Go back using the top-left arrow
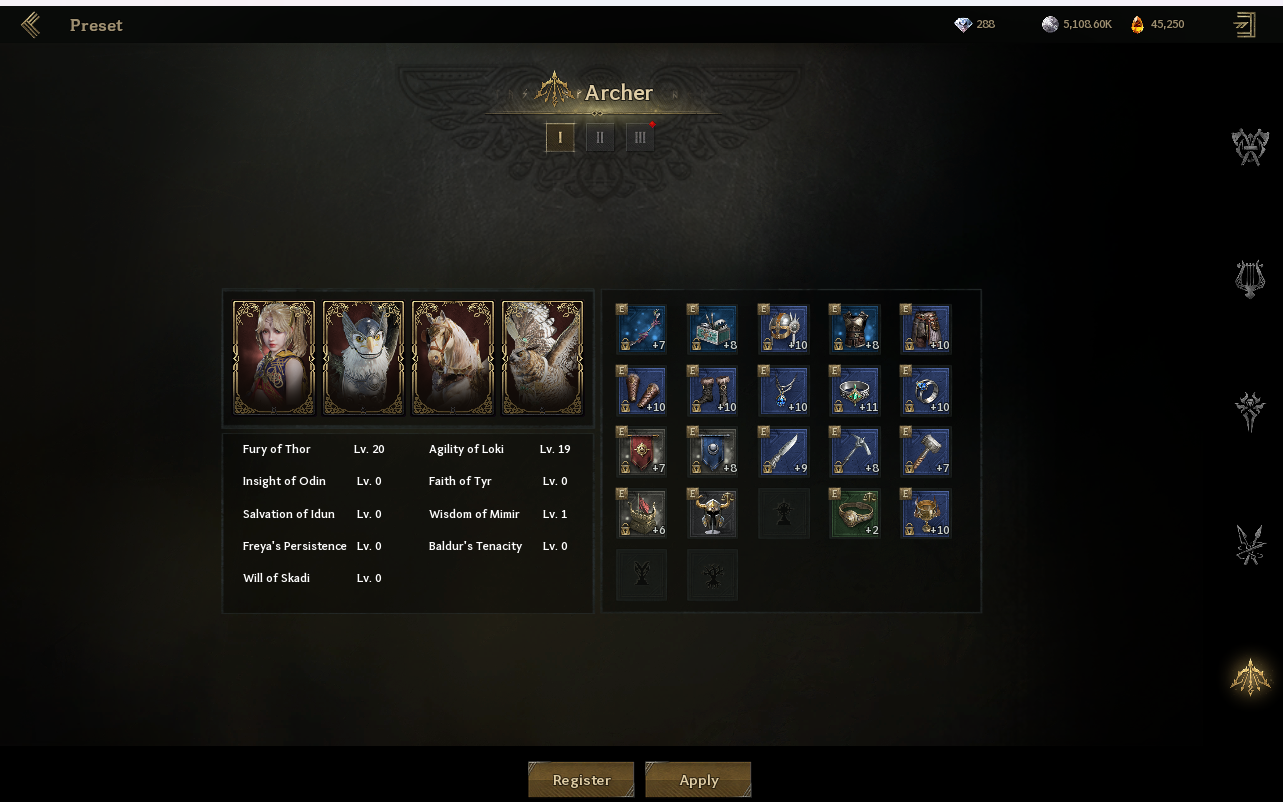 (x=31, y=25)
